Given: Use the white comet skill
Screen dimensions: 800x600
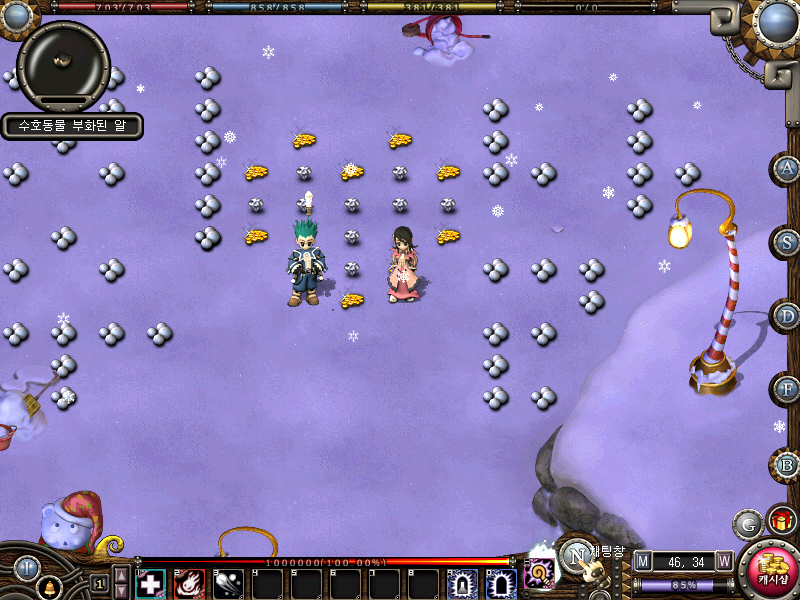Looking at the screenshot, I should pyautogui.click(x=228, y=584).
